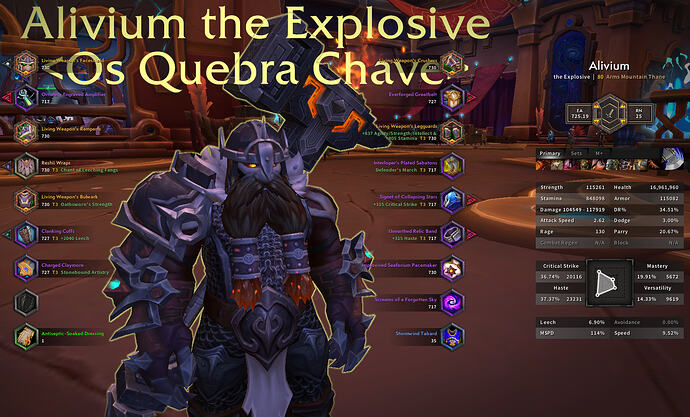Select the Interloper's Plated Sabatons boots slot
Viewport: 690px width, 417px height.
[454, 165]
